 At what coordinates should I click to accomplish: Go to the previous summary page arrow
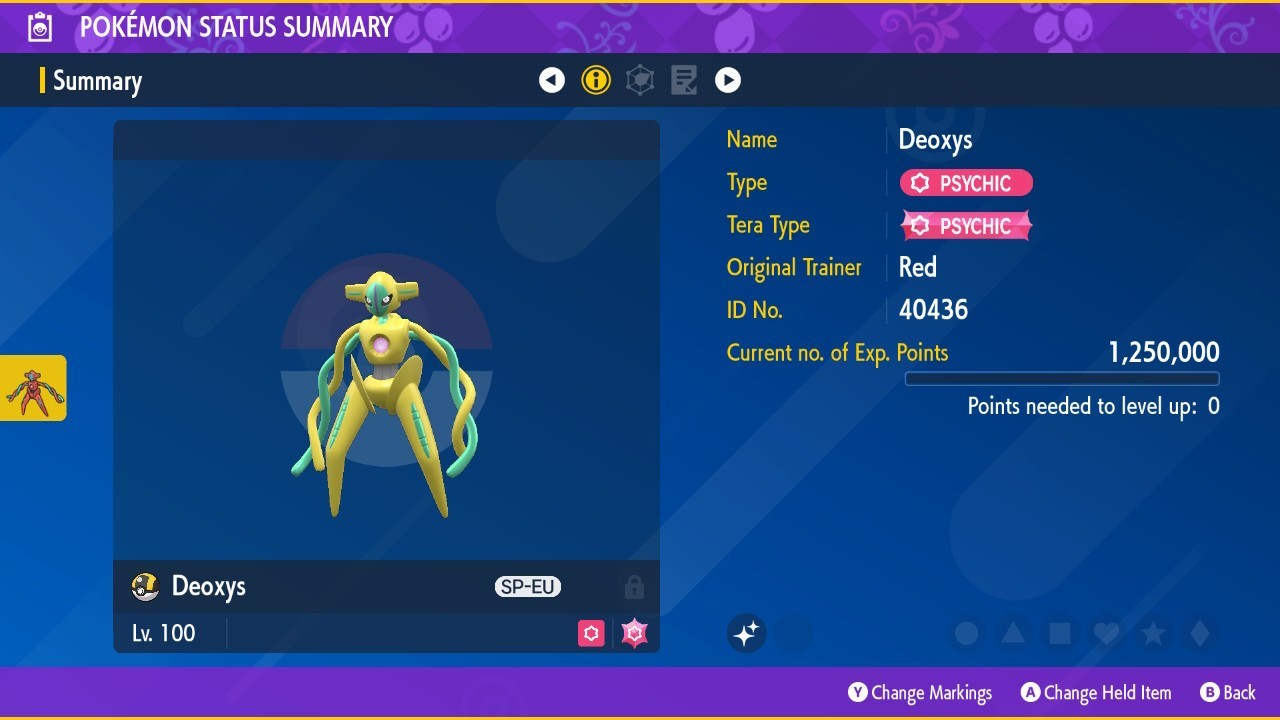tap(552, 80)
